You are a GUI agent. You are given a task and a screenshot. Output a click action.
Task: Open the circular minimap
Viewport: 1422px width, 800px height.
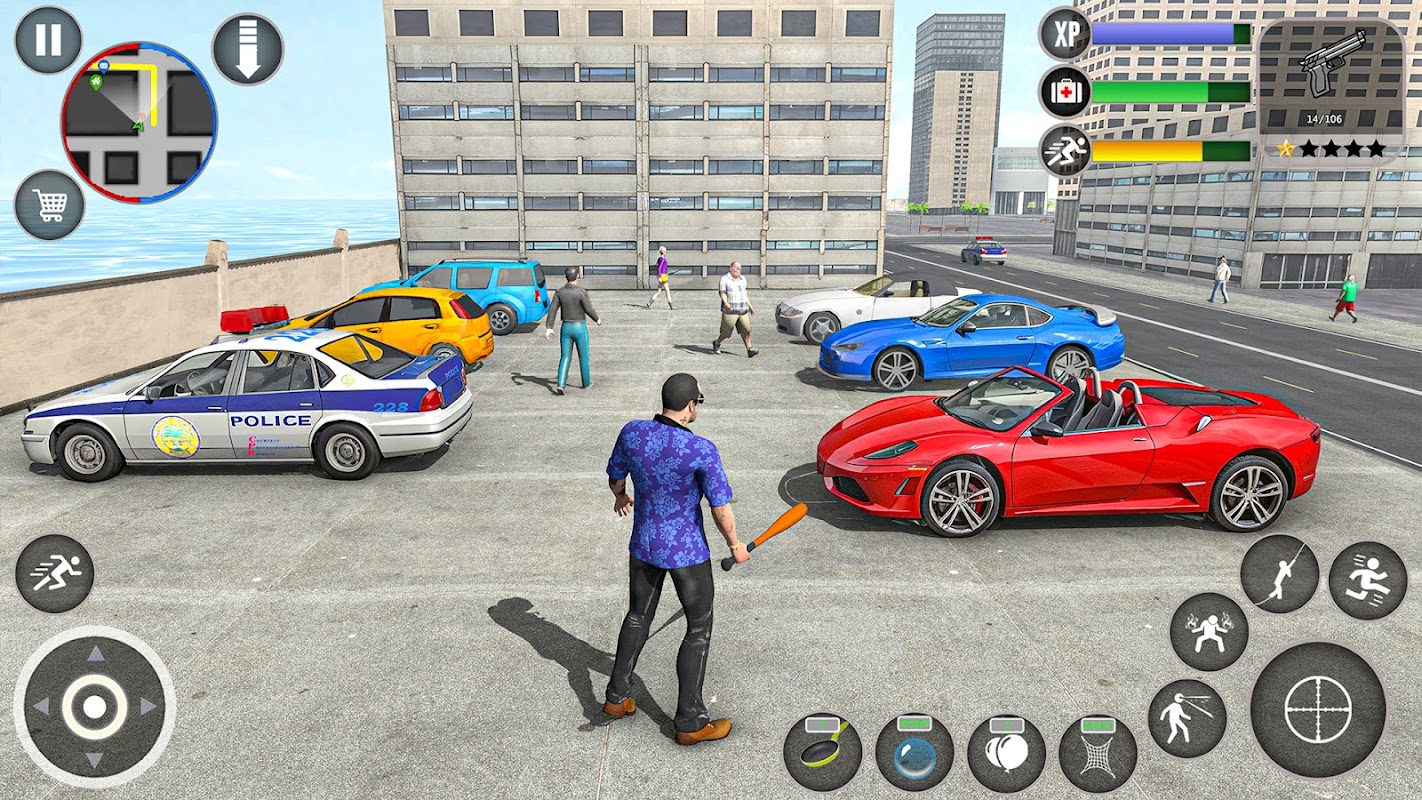pyautogui.click(x=139, y=122)
